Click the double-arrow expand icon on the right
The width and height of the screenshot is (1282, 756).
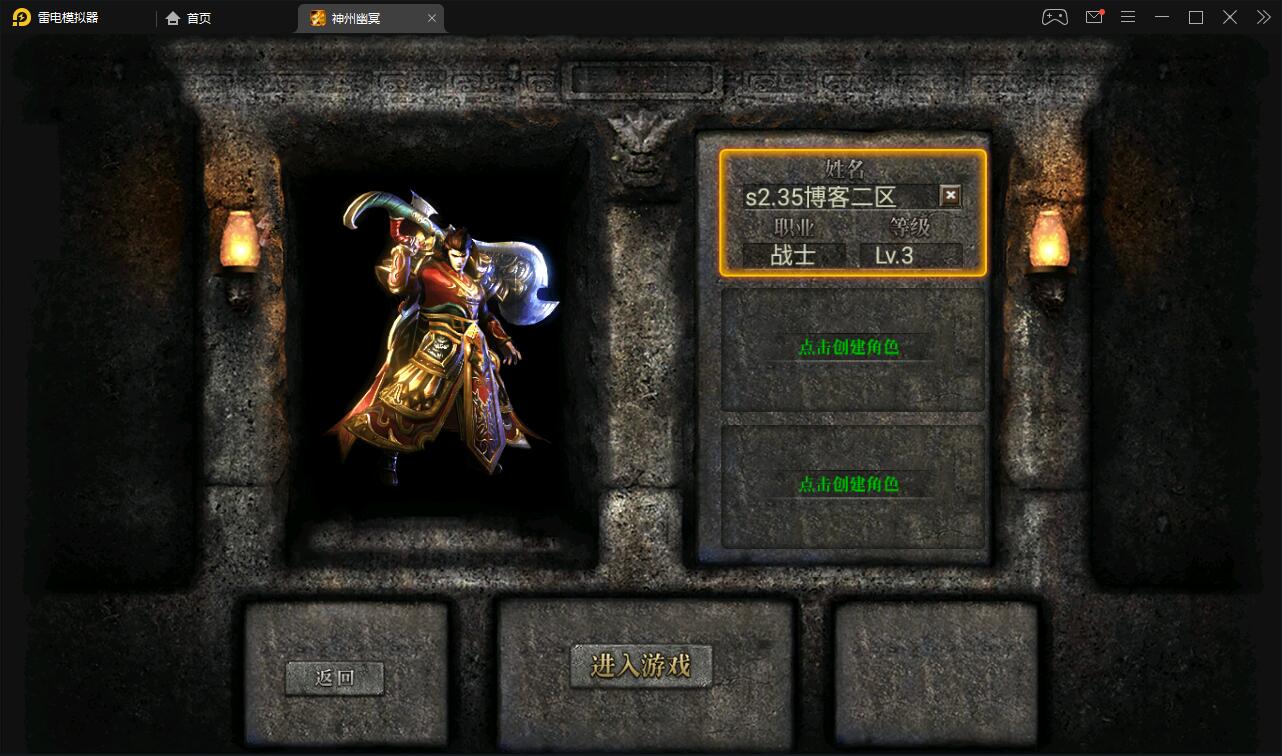[x=1262, y=17]
